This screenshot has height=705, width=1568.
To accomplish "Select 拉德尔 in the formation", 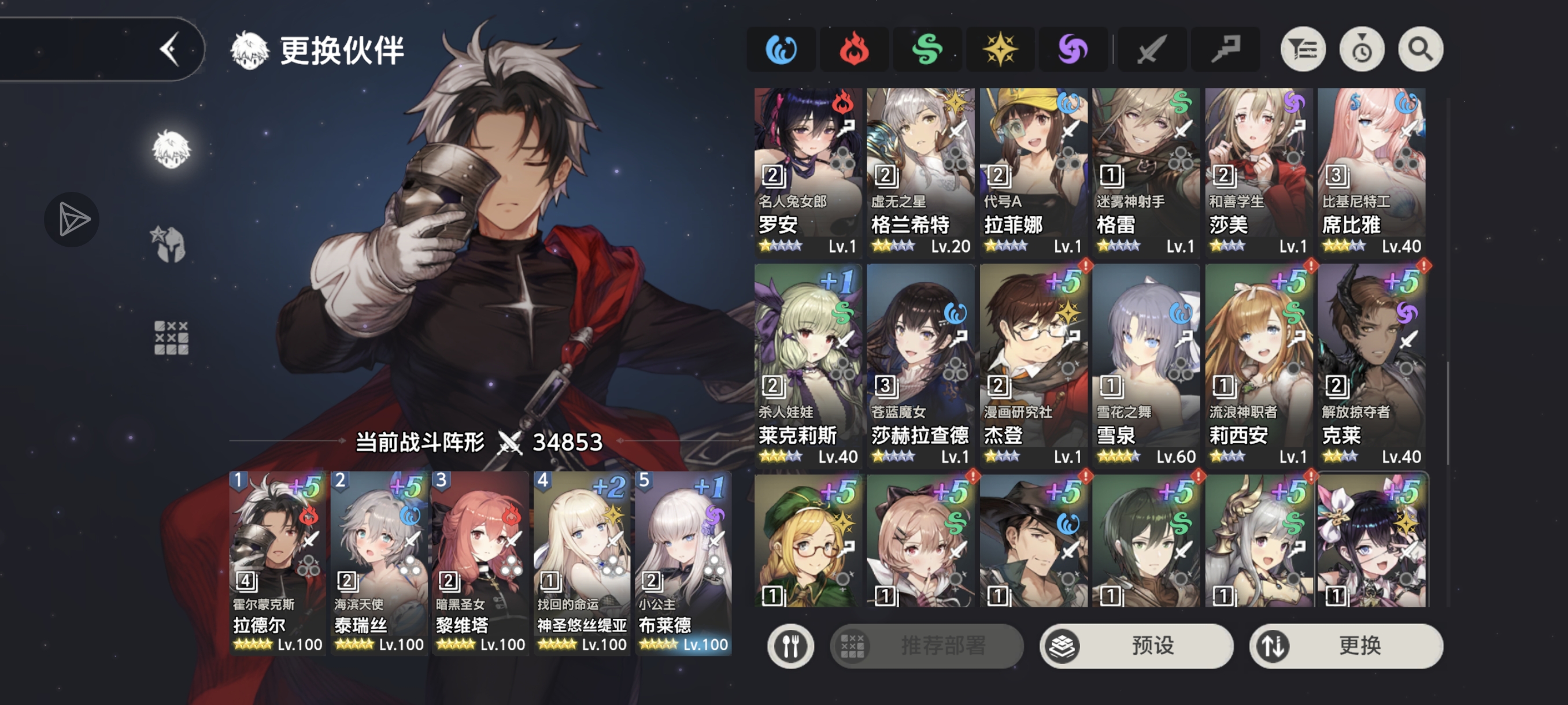I will point(278,563).
